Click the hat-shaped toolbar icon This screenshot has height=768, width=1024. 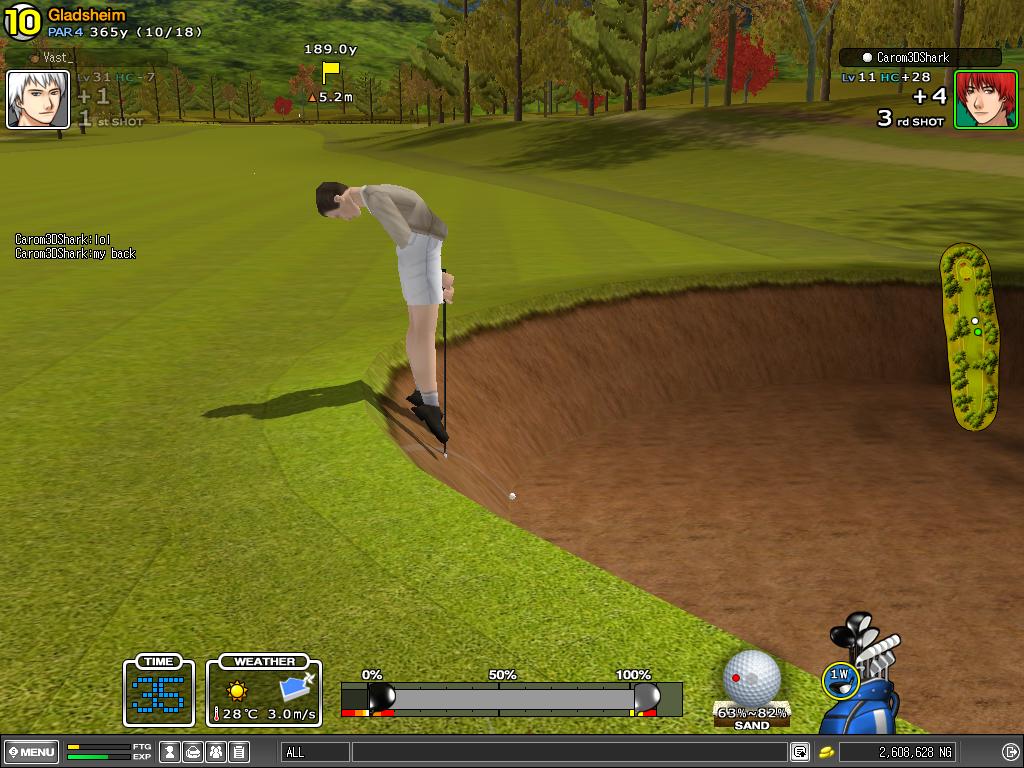point(193,752)
